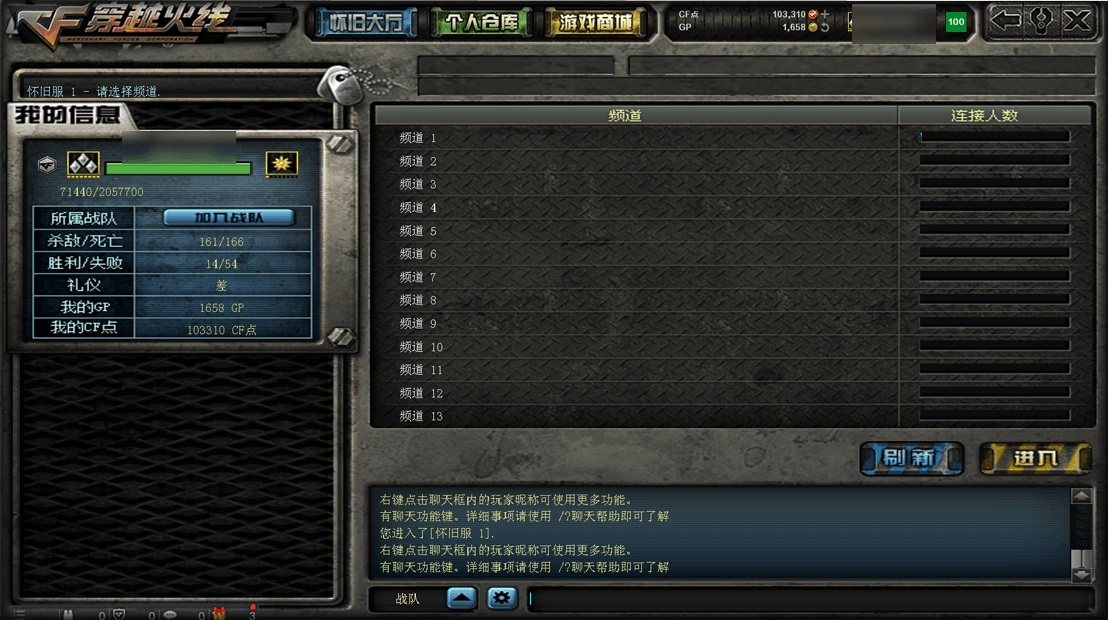The image size is (1108, 620).
Task: Choose the 频道 5 row
Action: pyautogui.click(x=634, y=231)
